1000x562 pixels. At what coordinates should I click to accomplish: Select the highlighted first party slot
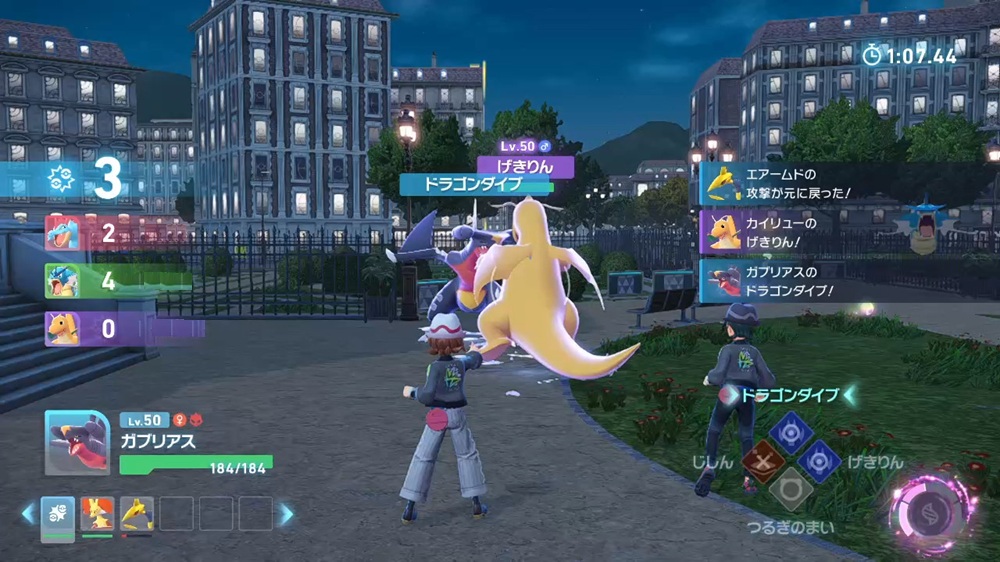58,514
